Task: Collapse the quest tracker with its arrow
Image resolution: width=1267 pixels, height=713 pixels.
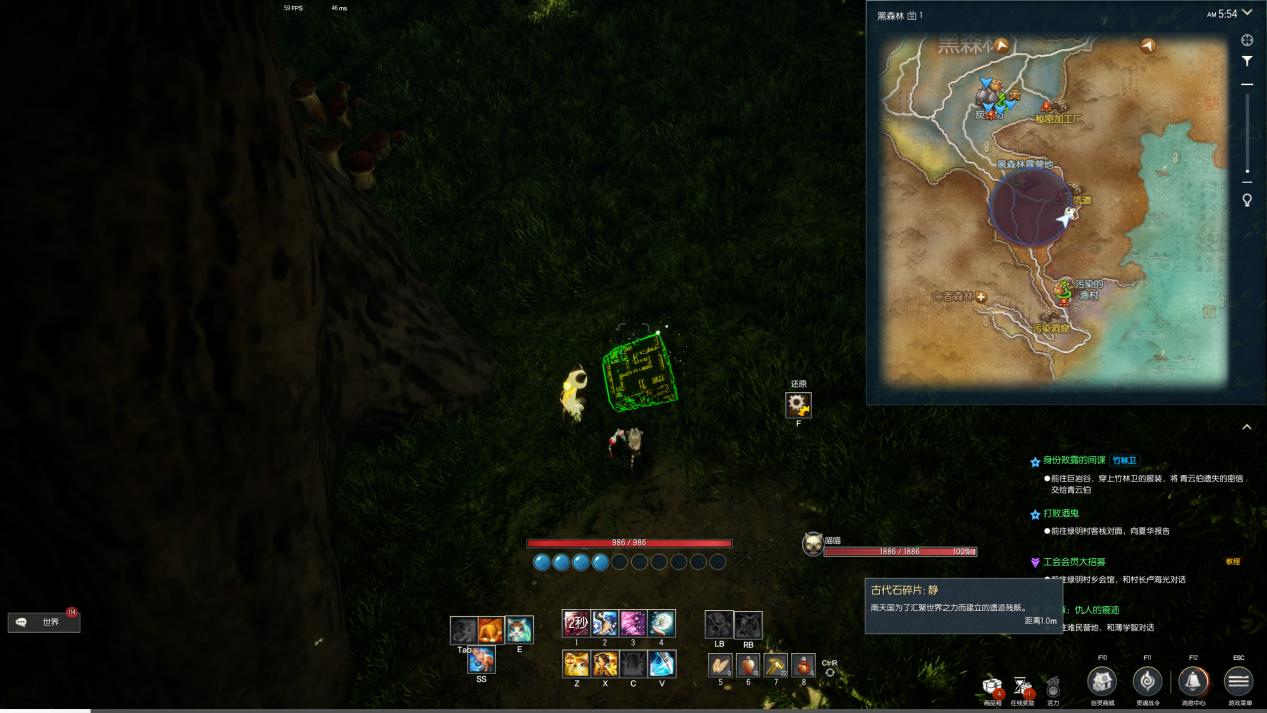Action: [1246, 427]
